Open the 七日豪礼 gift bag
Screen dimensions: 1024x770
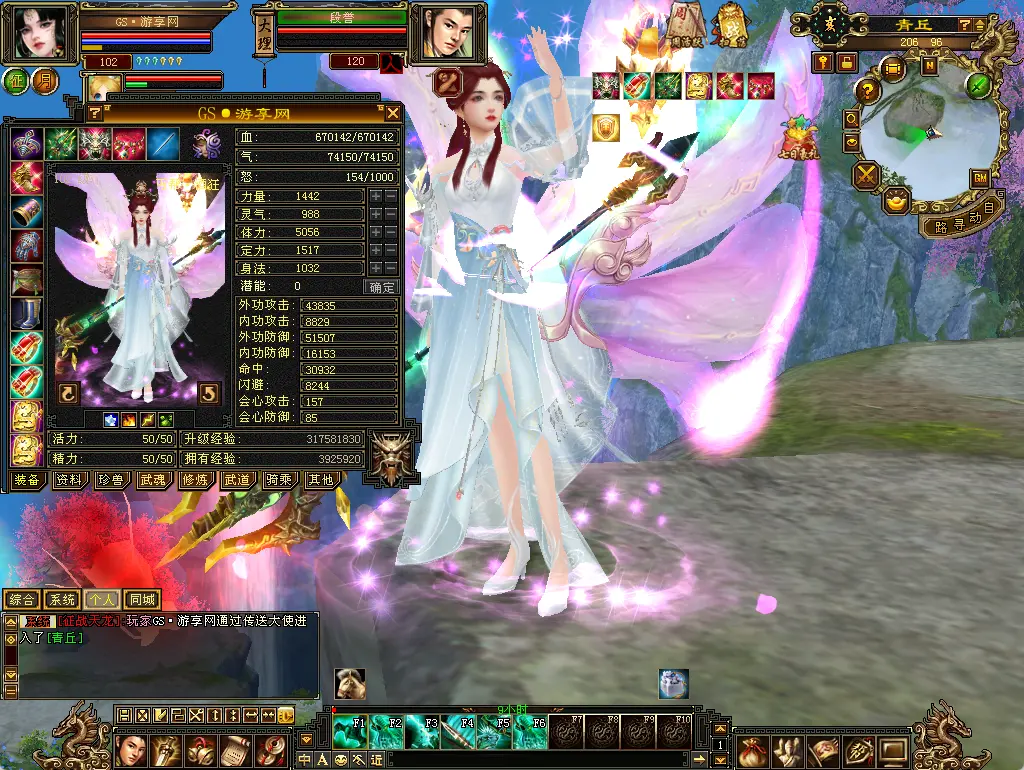pos(800,136)
